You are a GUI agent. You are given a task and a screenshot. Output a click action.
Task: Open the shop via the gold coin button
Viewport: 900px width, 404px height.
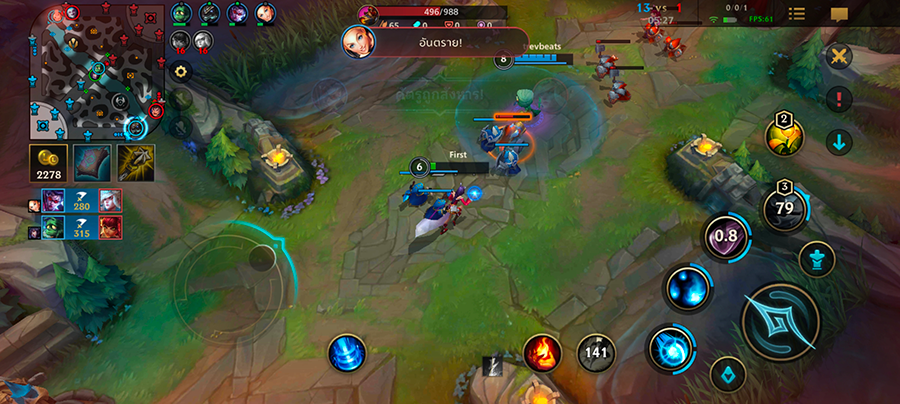point(48,162)
